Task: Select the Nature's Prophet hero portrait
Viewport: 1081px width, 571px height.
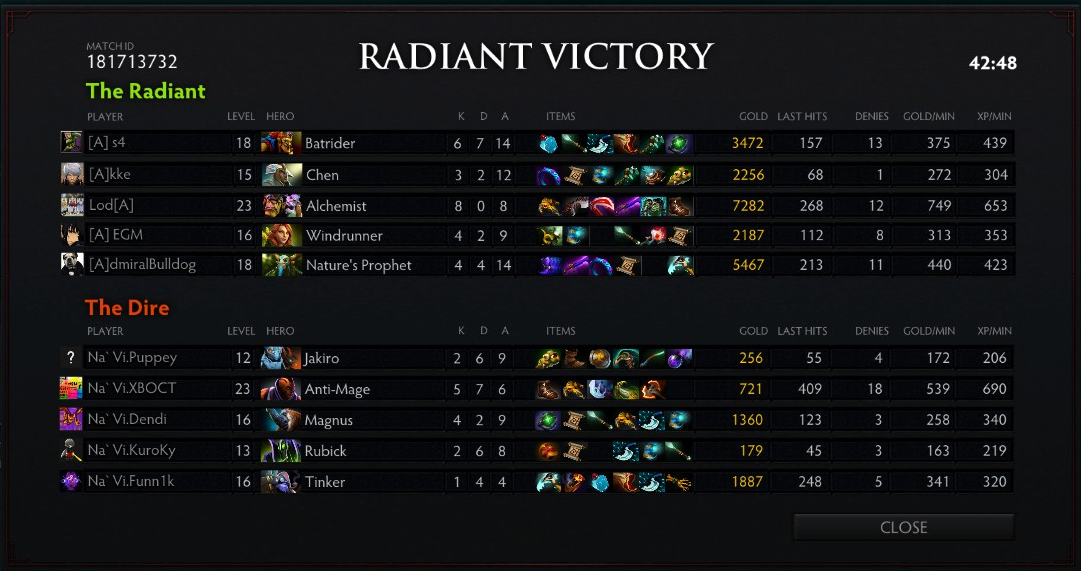Action: [x=281, y=265]
